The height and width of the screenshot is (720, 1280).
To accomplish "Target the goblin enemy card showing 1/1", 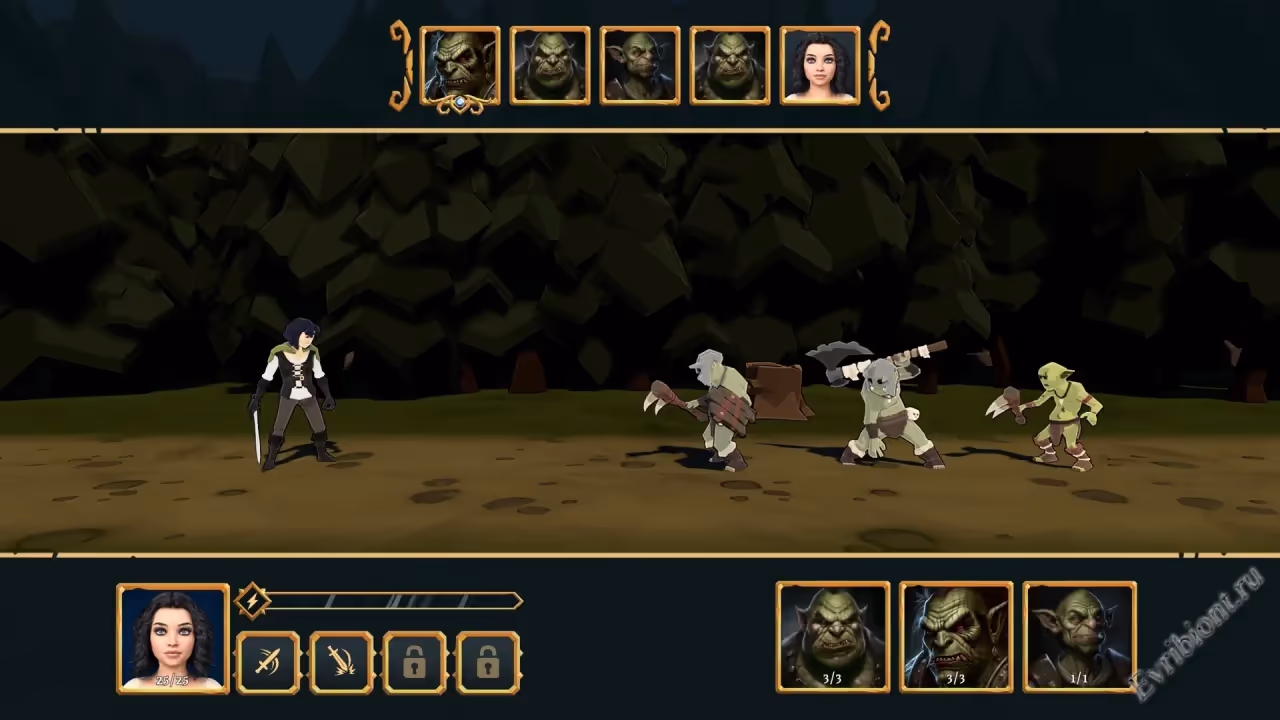I will point(1079,637).
